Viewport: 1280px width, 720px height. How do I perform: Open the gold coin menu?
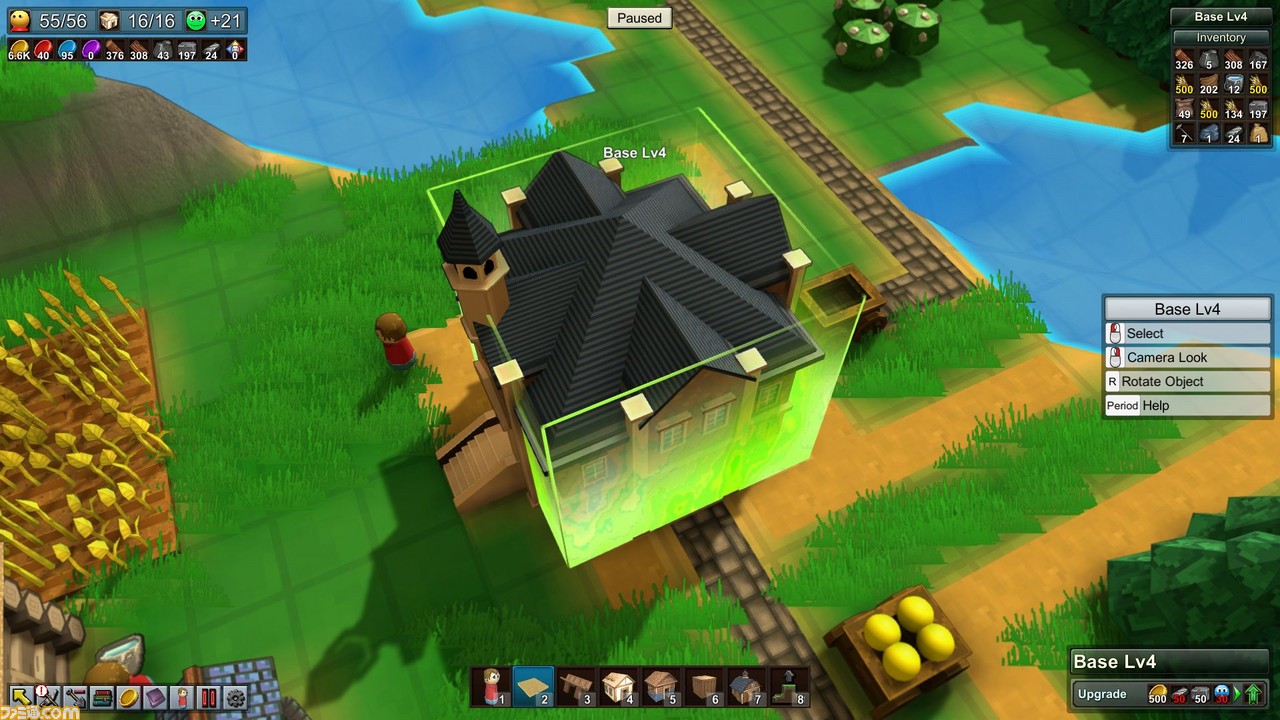pos(128,697)
